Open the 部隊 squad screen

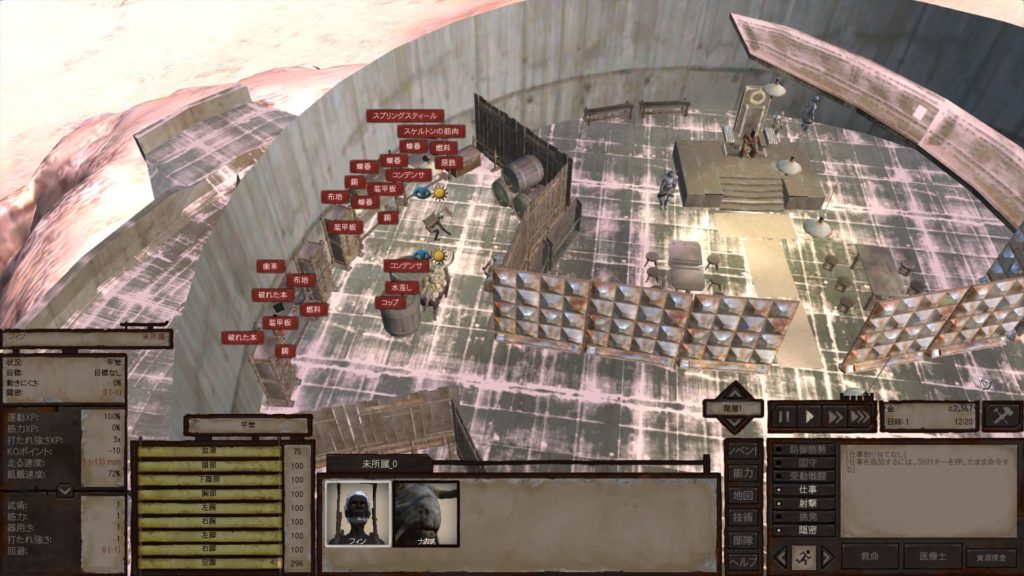742,539
